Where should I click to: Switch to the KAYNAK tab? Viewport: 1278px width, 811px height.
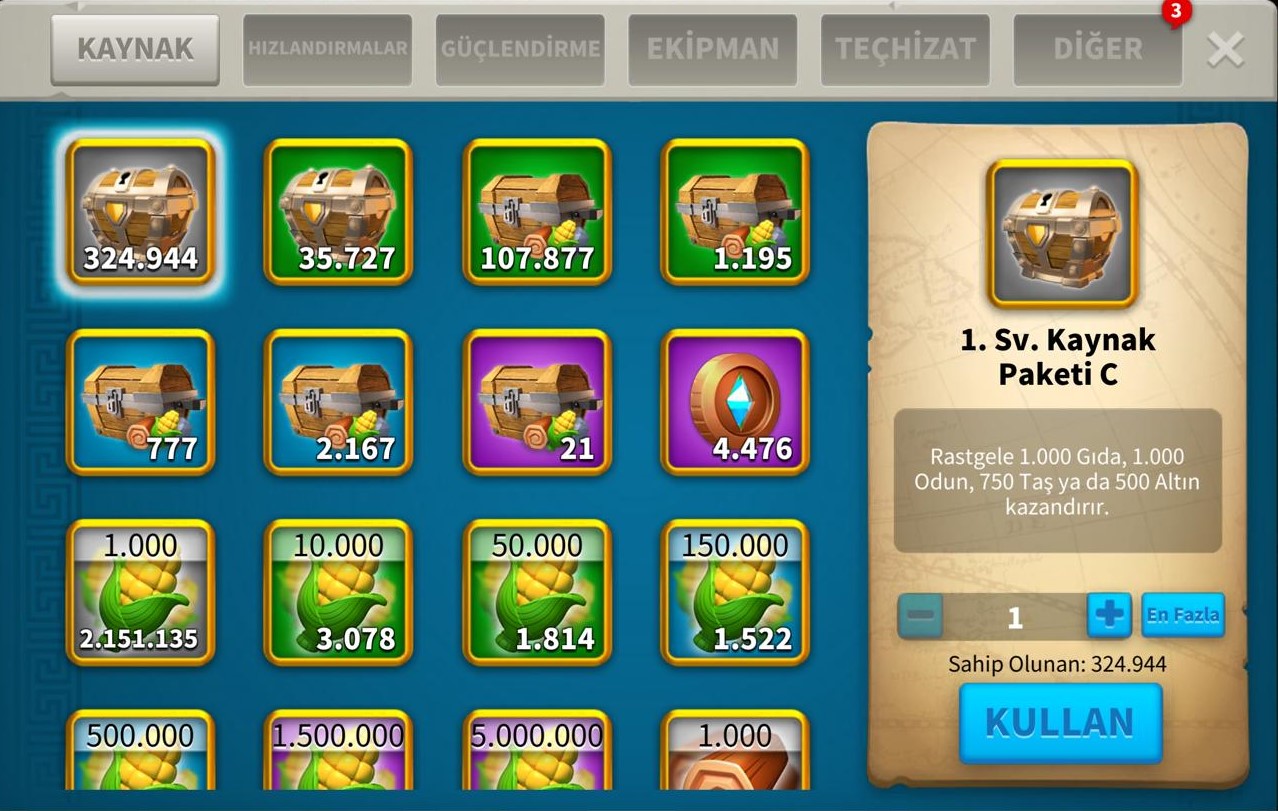[x=135, y=49]
